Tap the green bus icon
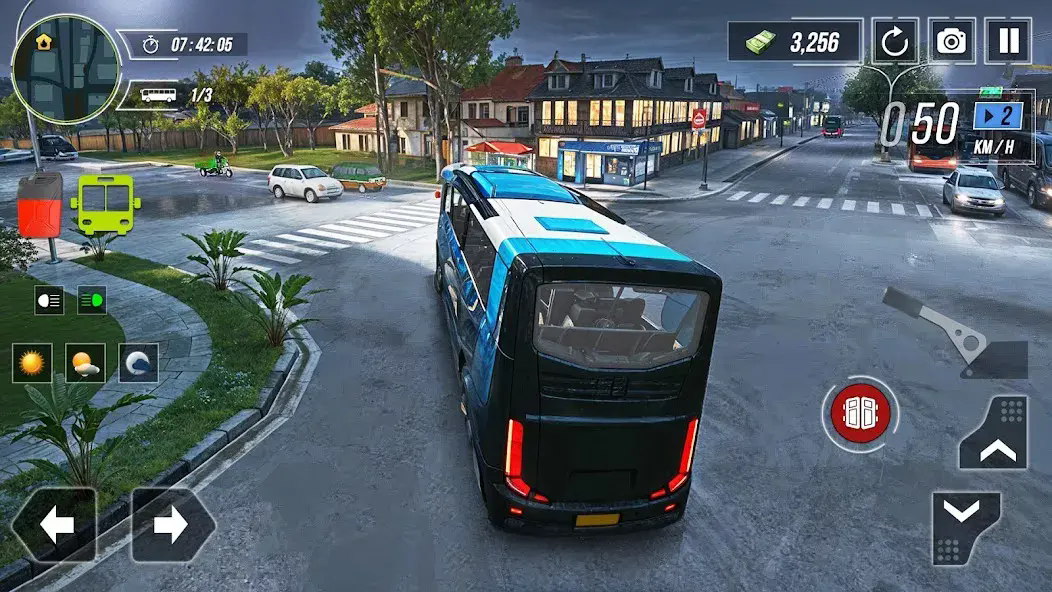Viewport: 1052px width, 592px height. point(105,204)
